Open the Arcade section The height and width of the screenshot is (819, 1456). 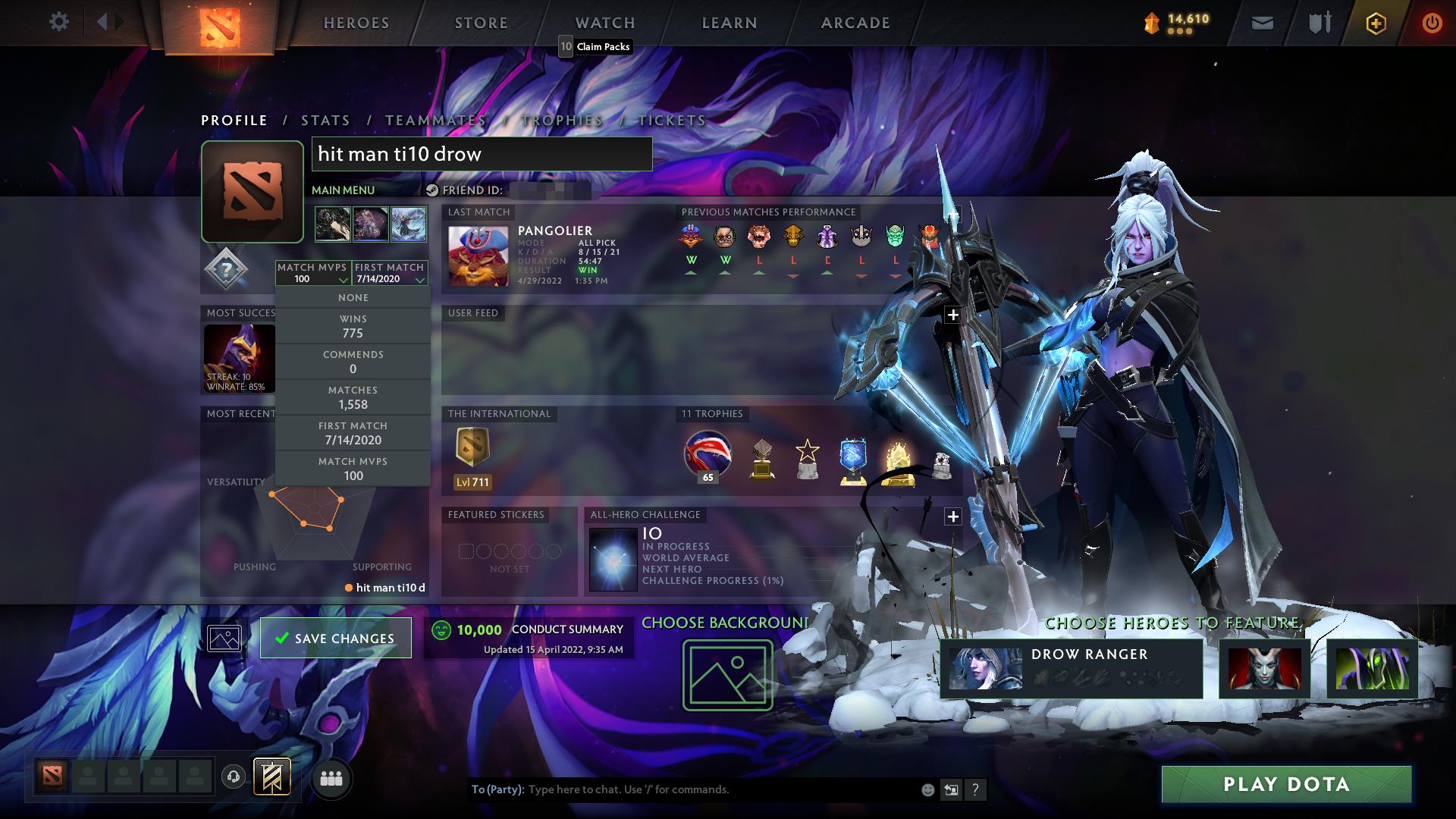[x=855, y=23]
